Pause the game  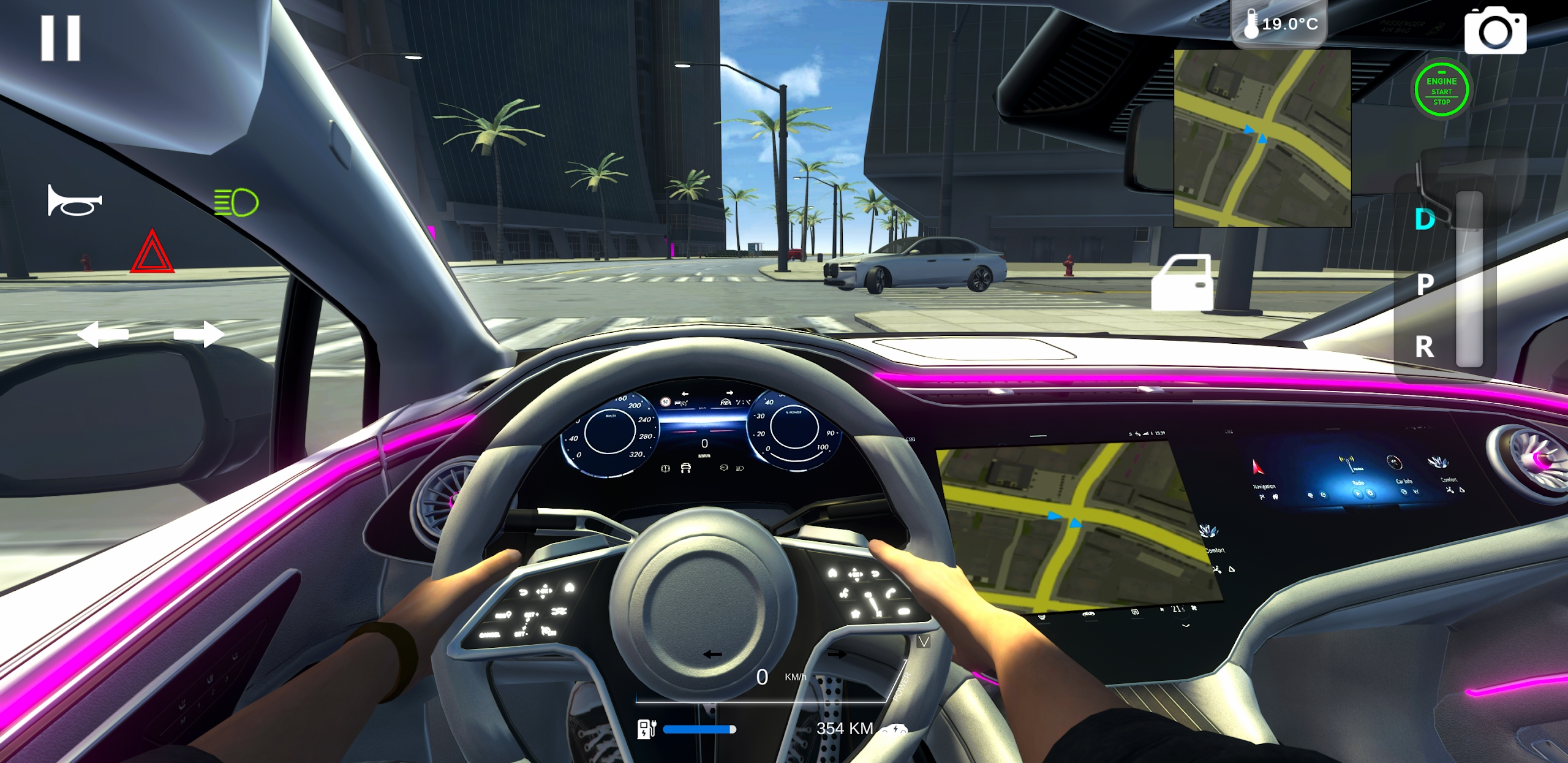click(x=60, y=38)
